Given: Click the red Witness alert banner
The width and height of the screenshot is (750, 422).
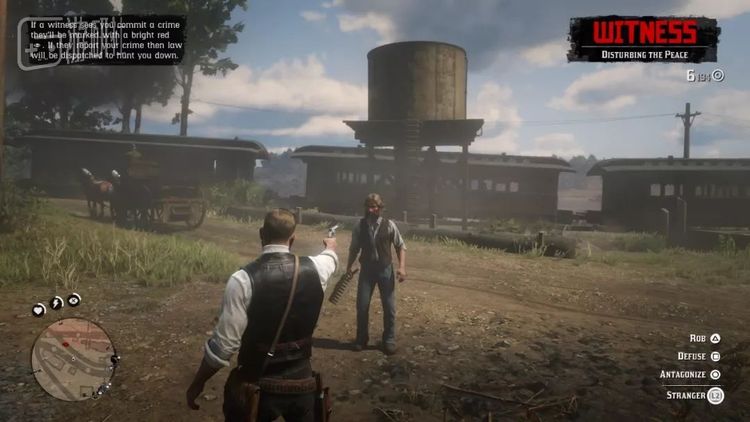Looking at the screenshot, I should coord(643,38).
